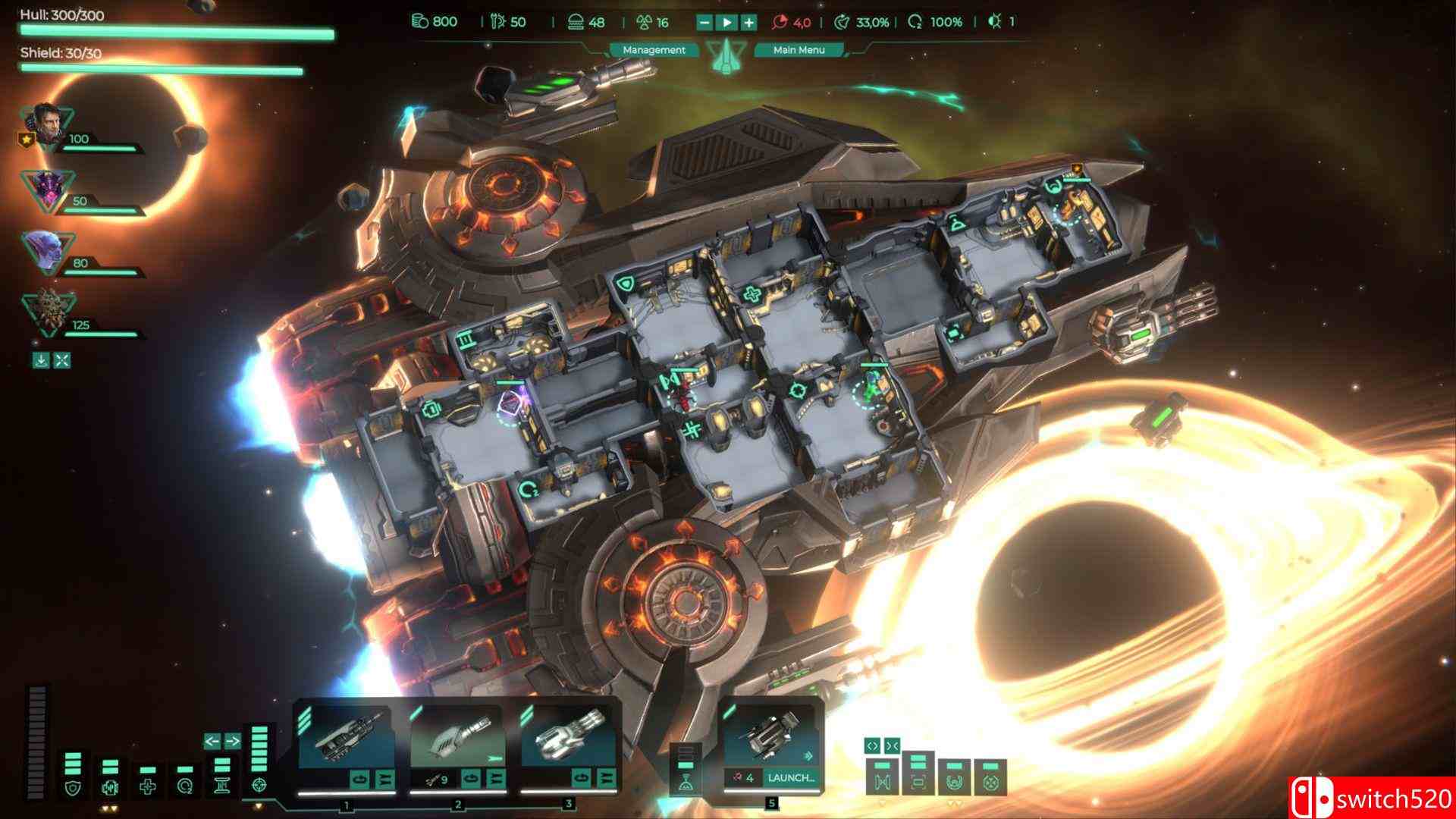
Task: Launch the drone in slot 5
Action: point(790,777)
